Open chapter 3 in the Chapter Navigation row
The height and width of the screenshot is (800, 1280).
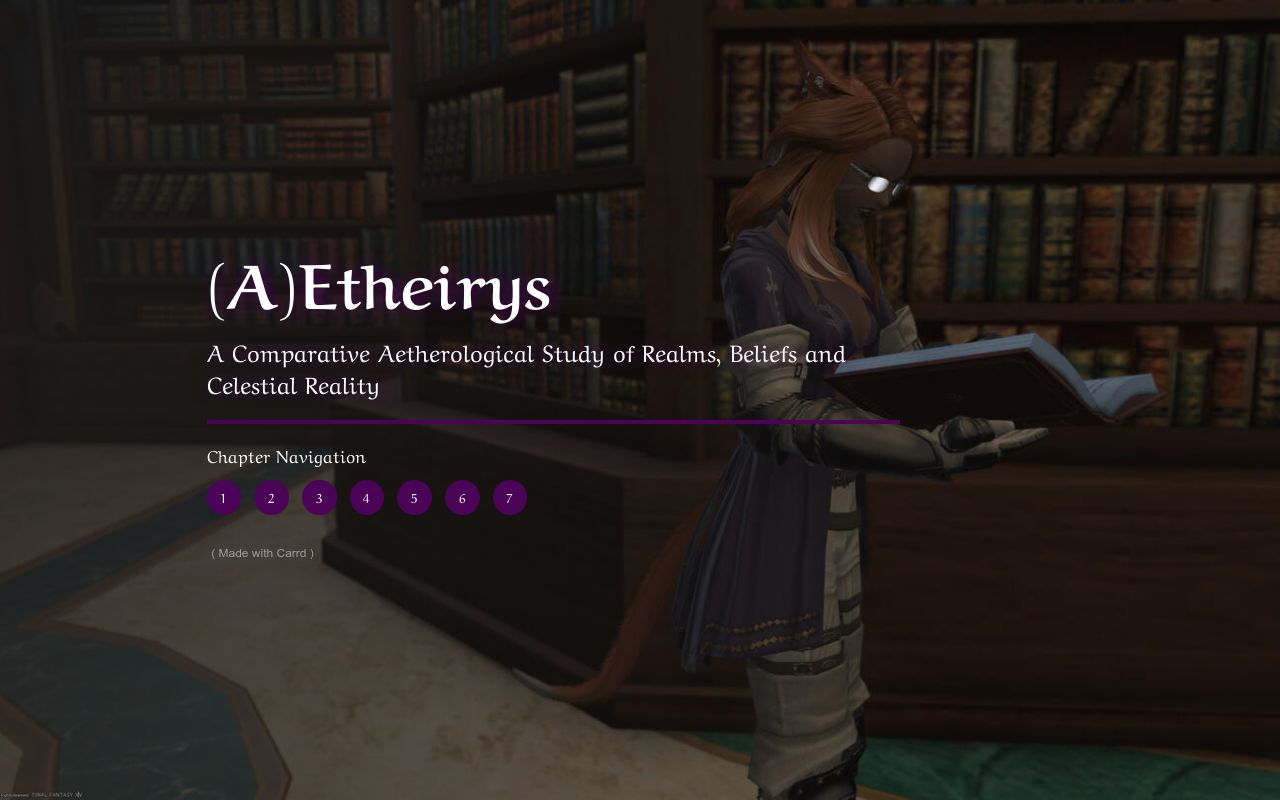319,497
